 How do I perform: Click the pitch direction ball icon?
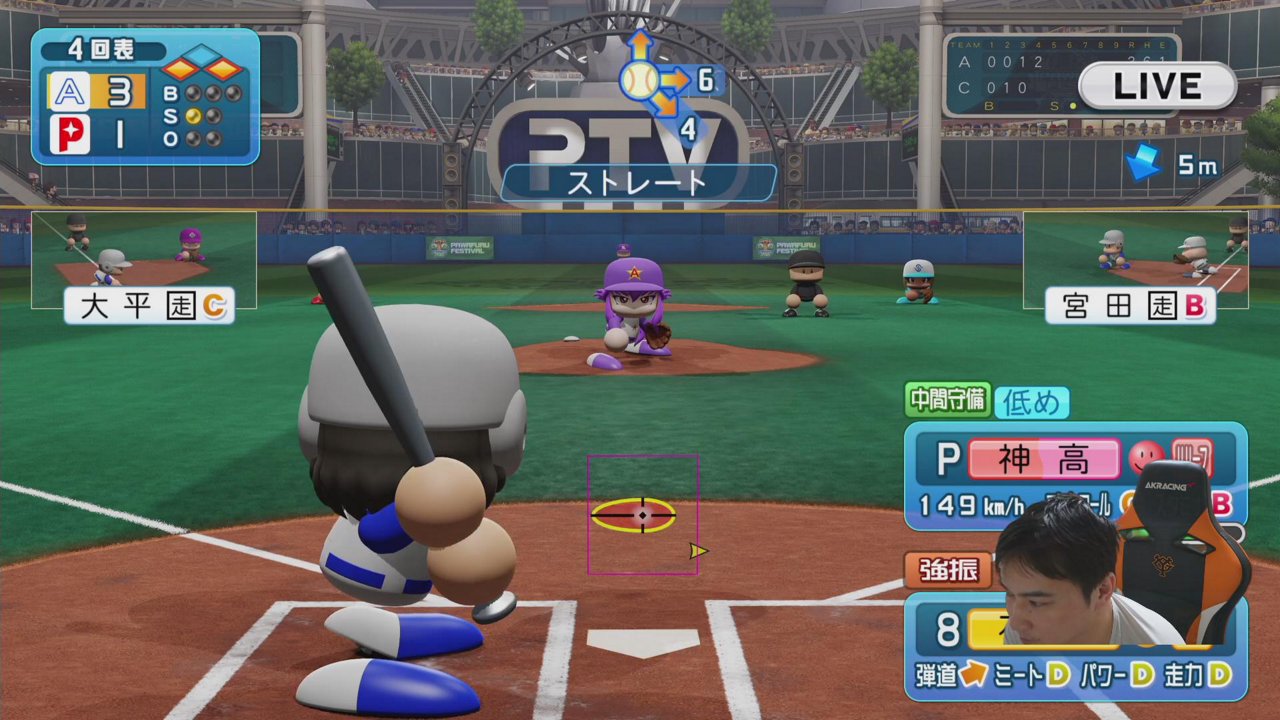pyautogui.click(x=639, y=80)
